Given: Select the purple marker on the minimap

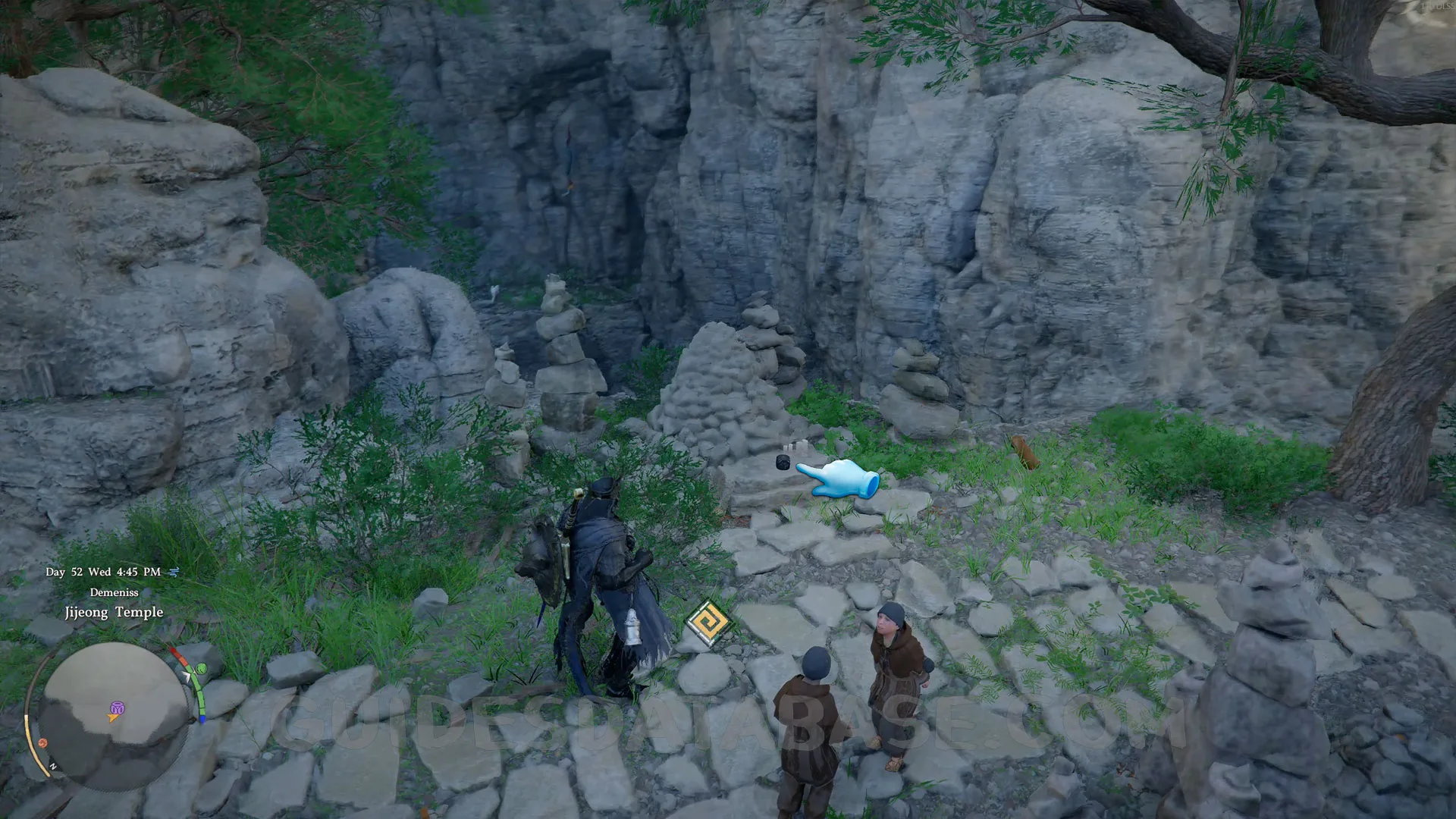Looking at the screenshot, I should [x=117, y=708].
